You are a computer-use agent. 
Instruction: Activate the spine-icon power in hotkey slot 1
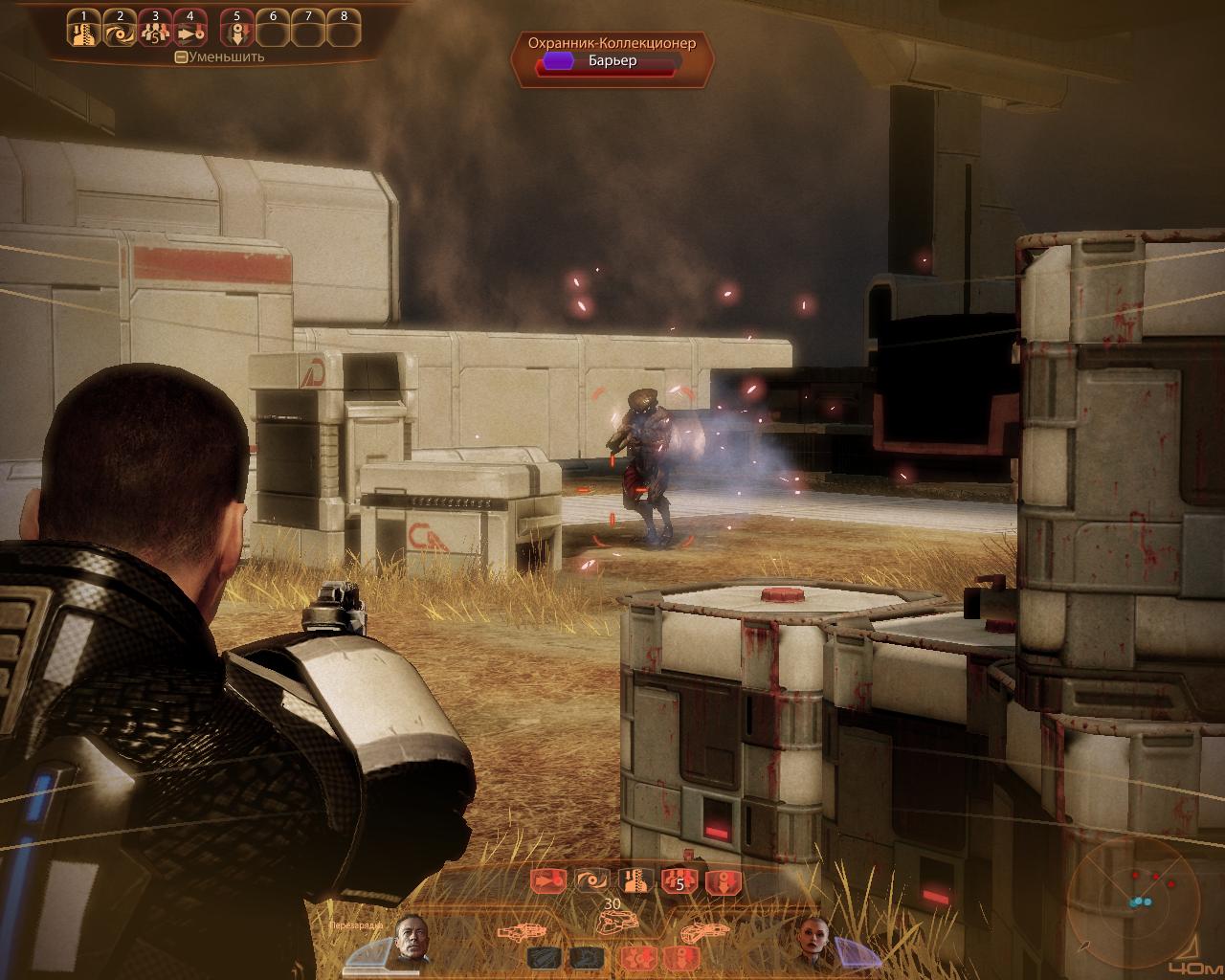(84, 33)
